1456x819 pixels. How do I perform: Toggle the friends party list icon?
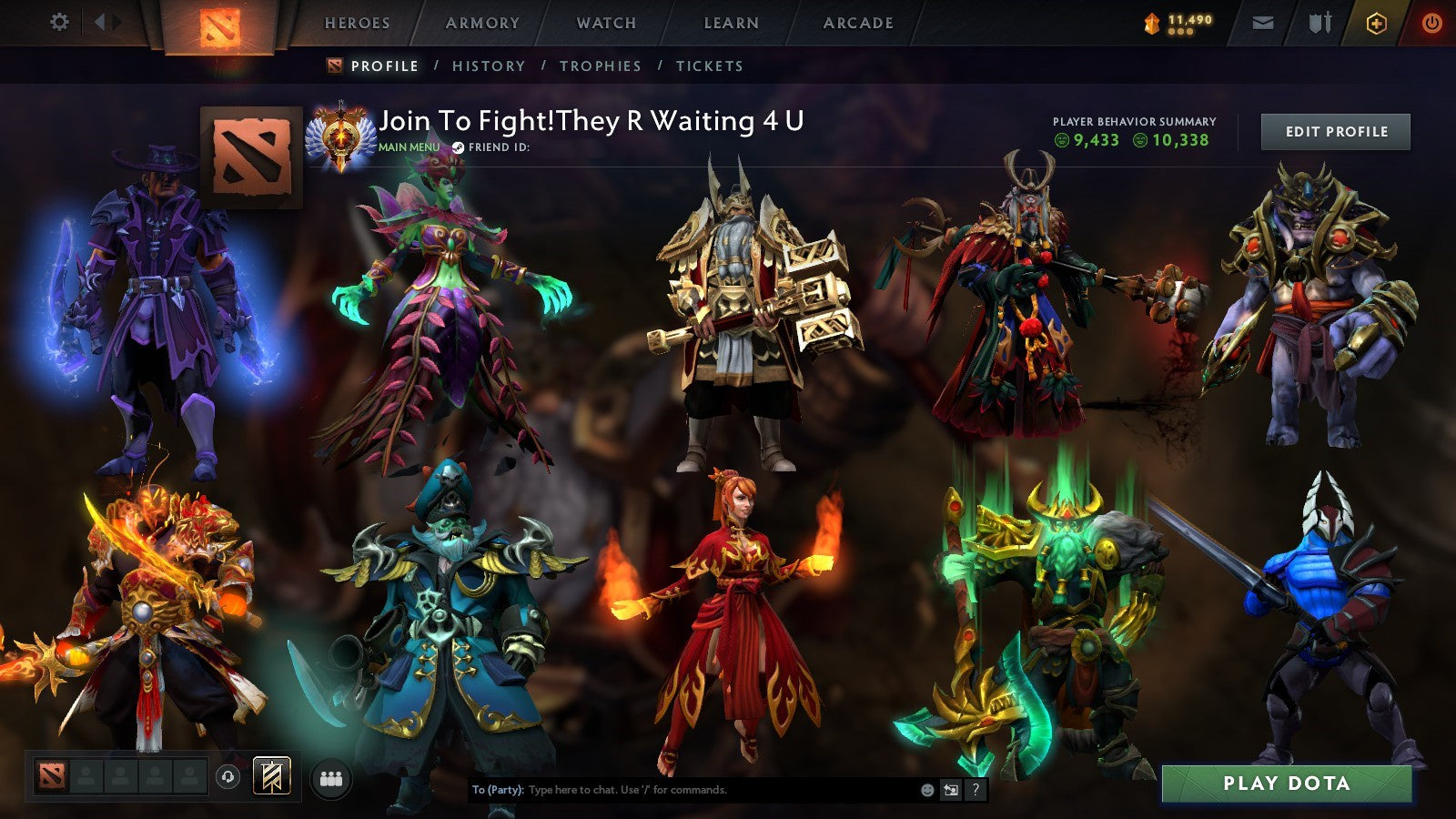click(x=331, y=777)
